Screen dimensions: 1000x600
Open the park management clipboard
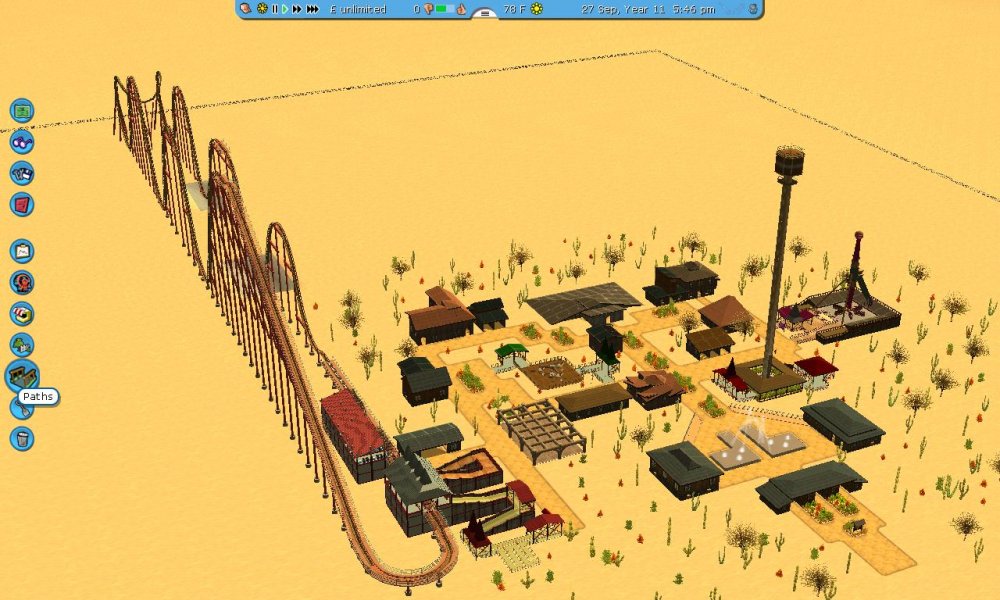(22, 251)
